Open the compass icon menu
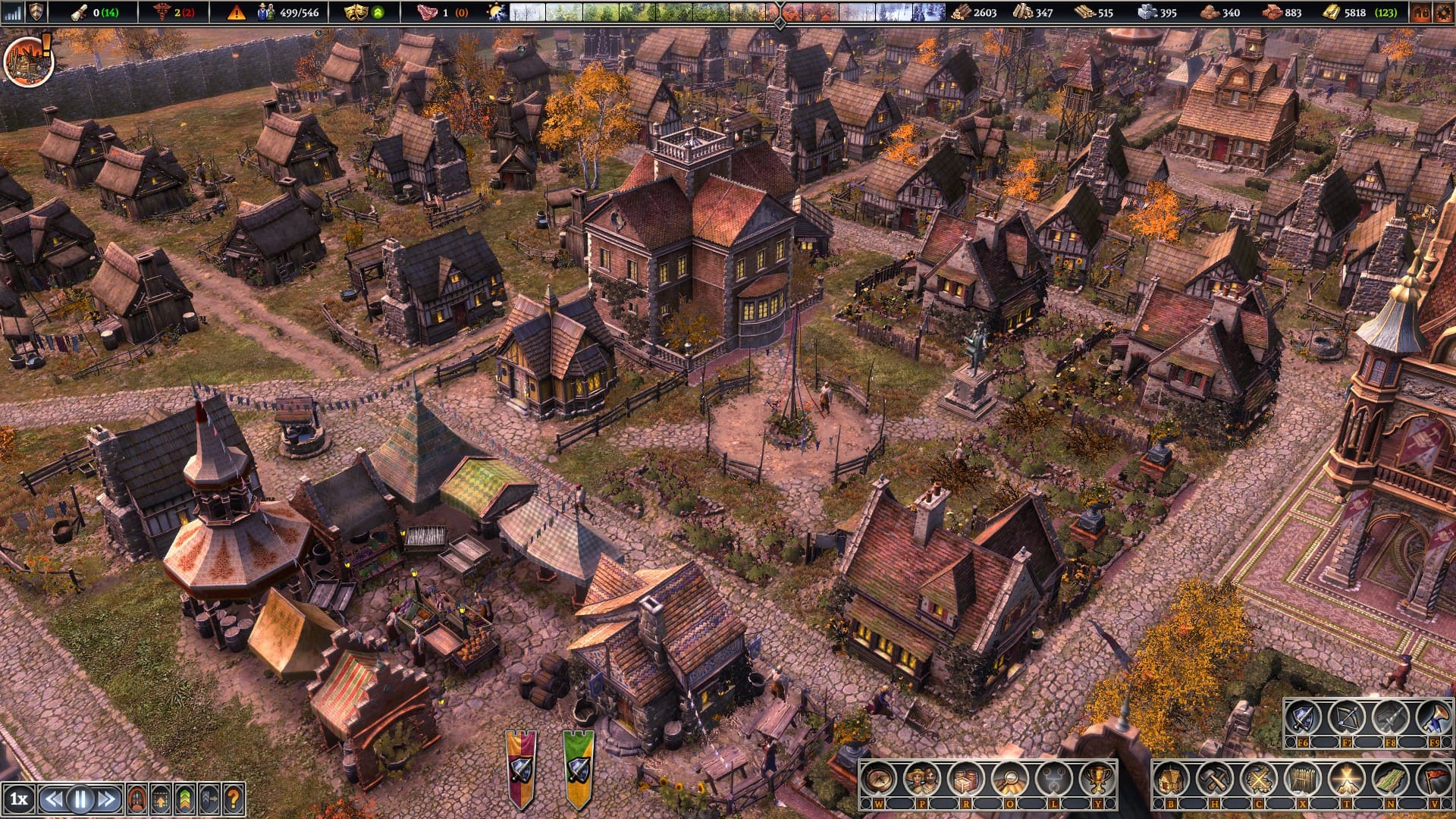This screenshot has width=1456, height=819. click(879, 779)
